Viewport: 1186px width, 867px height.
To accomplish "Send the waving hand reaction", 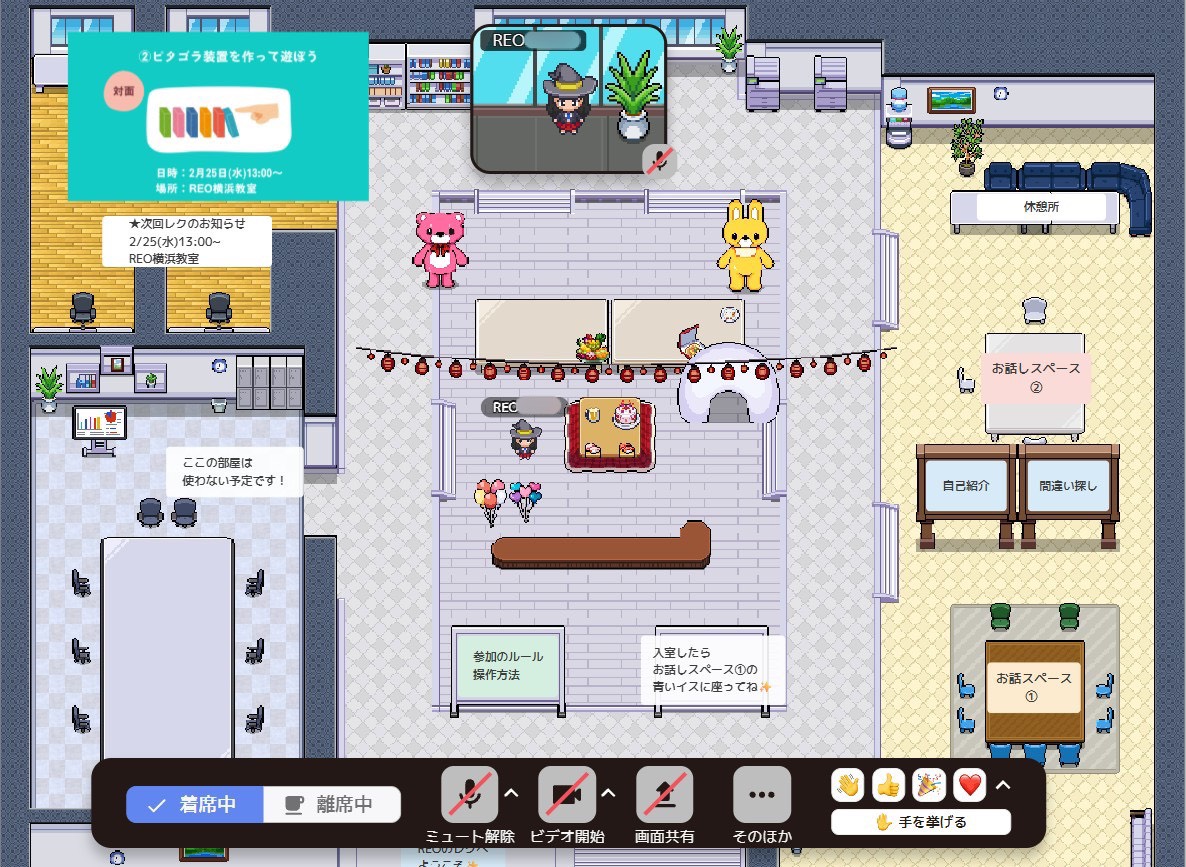I will point(848,786).
